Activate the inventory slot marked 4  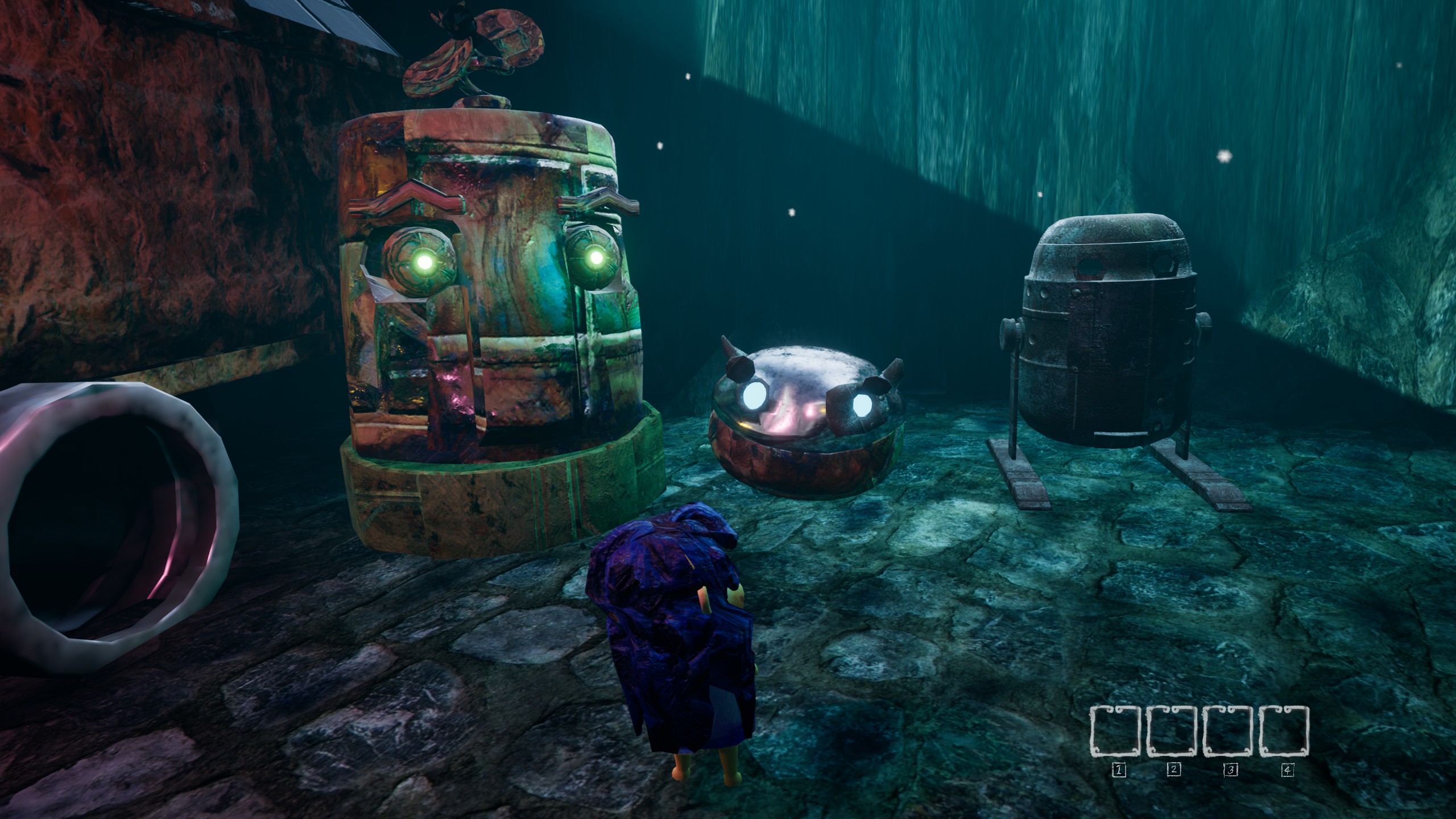[1284, 731]
